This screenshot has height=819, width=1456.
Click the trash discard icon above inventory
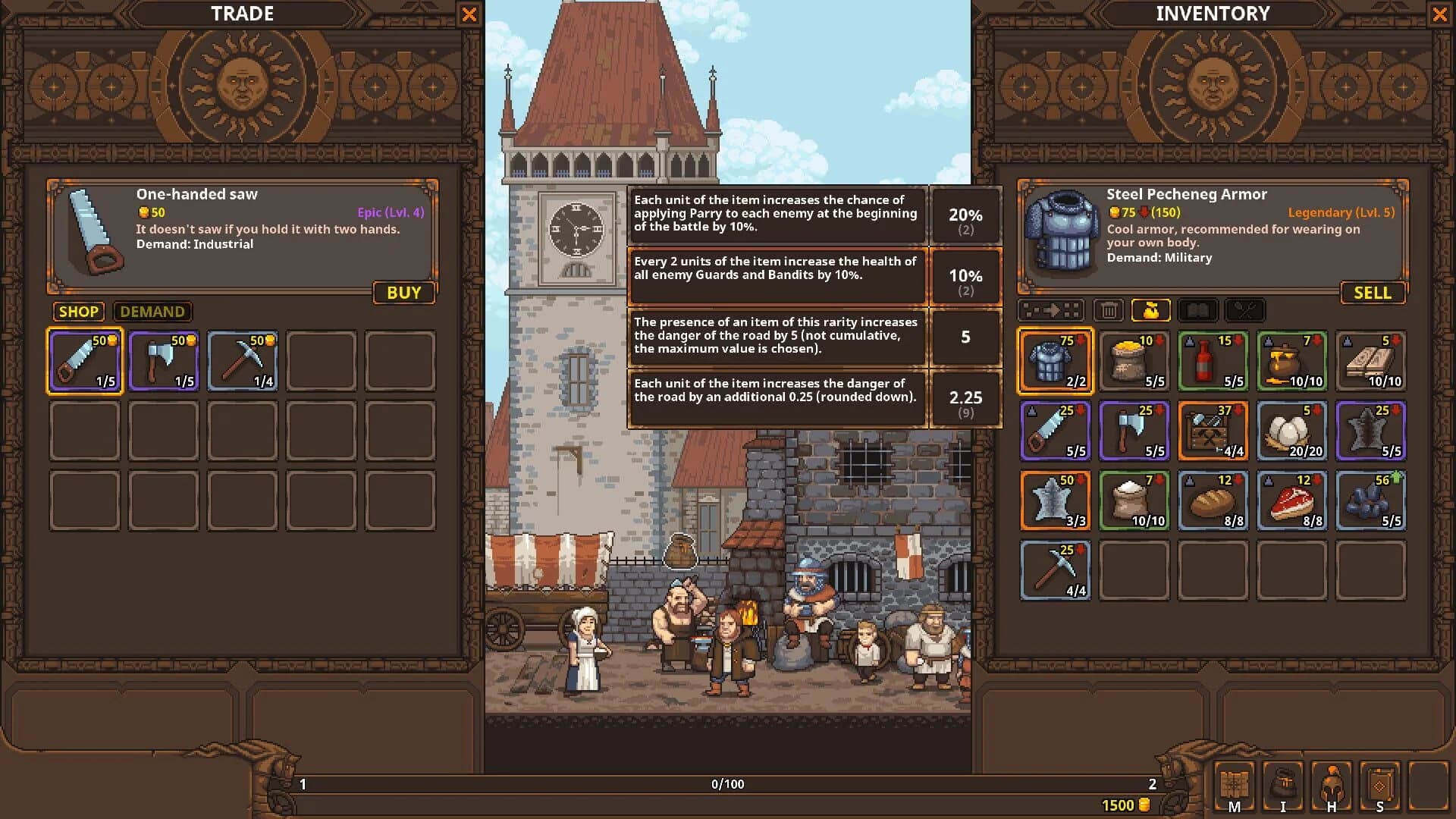coord(1109,309)
